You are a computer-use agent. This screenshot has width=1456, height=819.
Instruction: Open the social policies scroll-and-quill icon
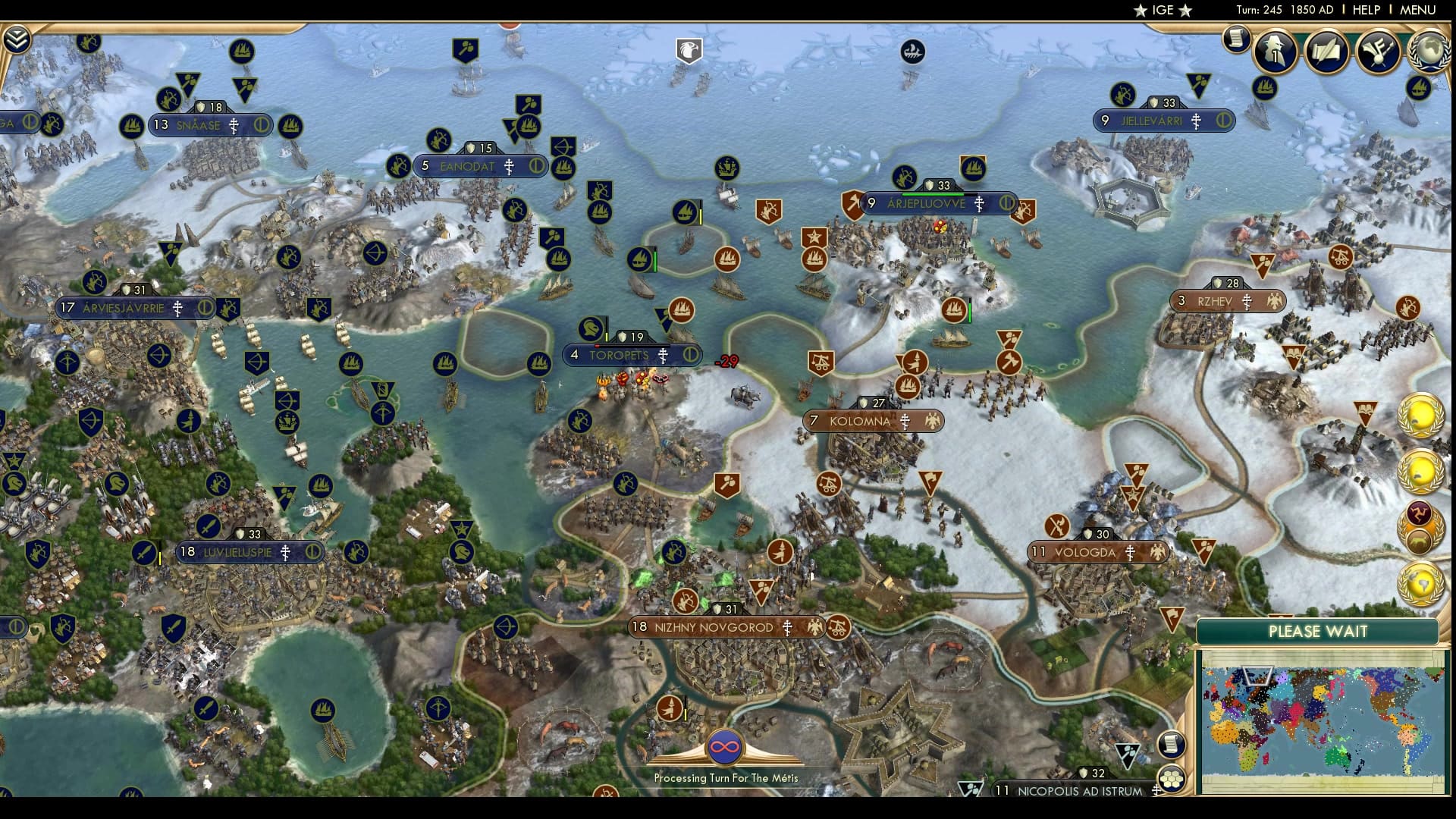(1326, 50)
